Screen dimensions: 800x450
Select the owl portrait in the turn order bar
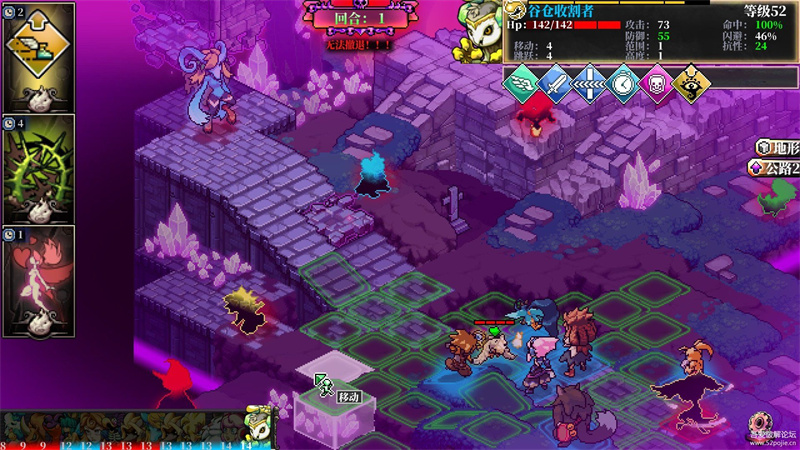(x=258, y=424)
